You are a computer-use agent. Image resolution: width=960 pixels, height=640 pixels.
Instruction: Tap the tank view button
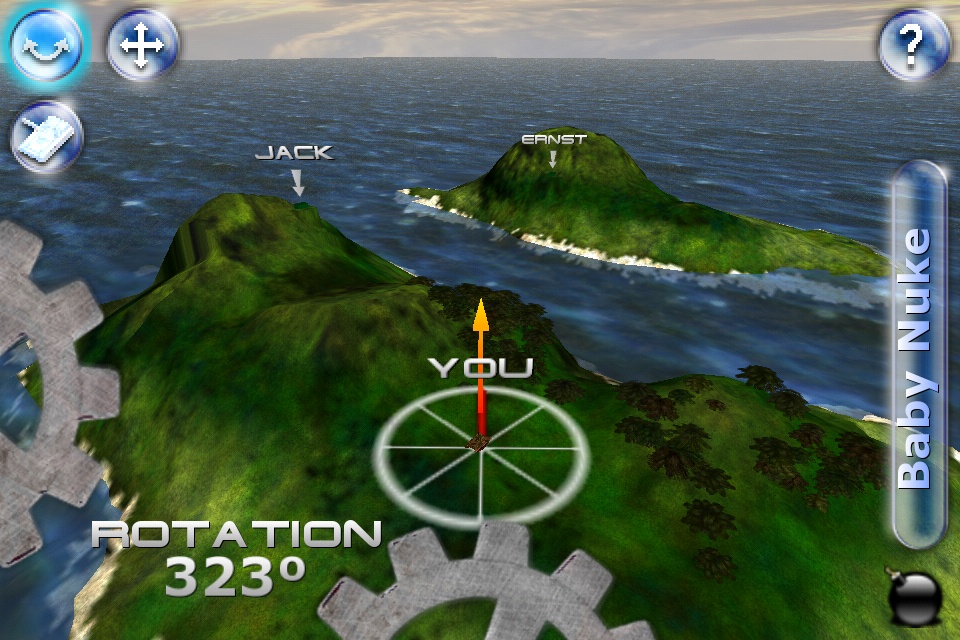coord(46,137)
